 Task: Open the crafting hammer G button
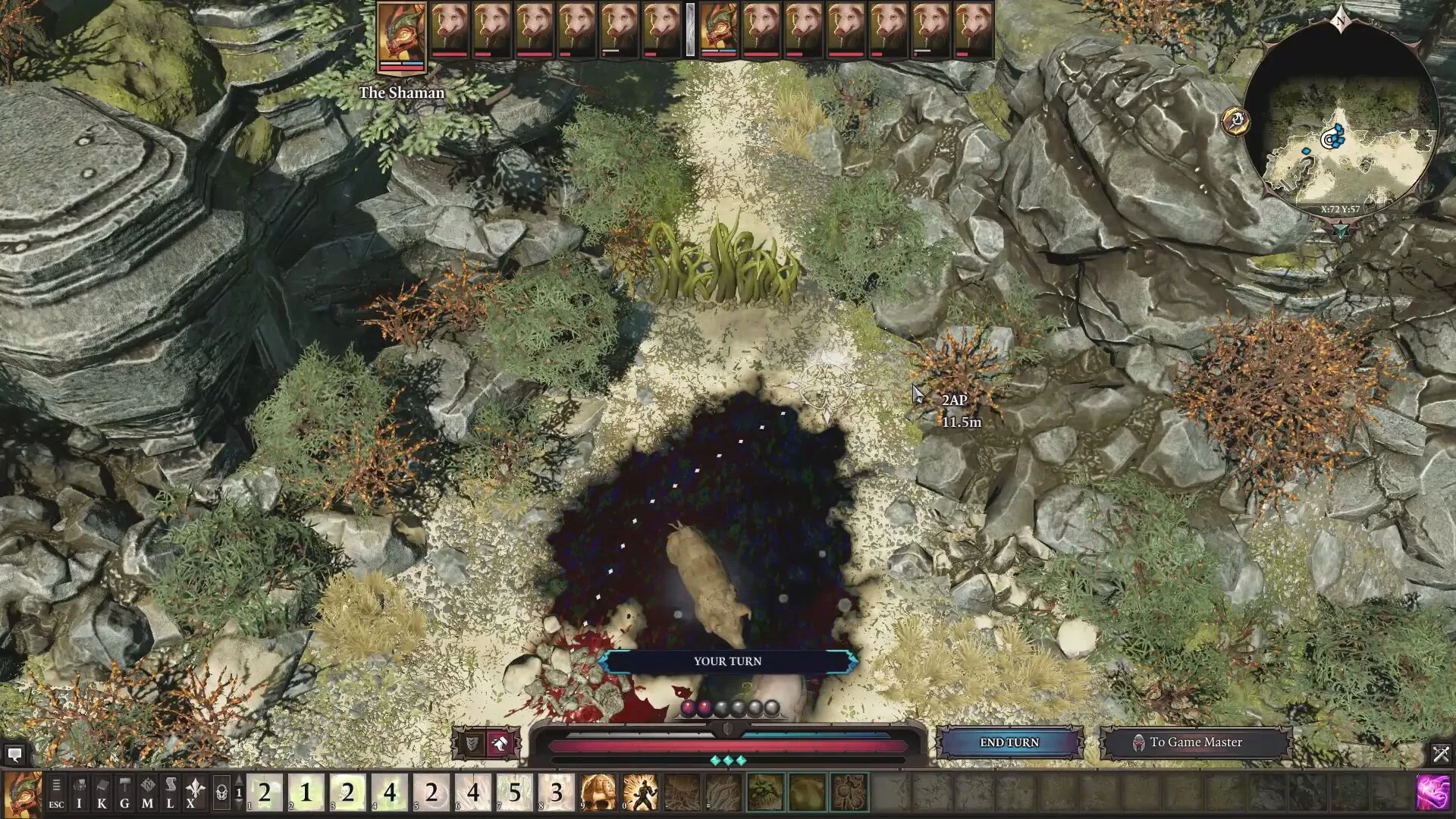pos(124,793)
